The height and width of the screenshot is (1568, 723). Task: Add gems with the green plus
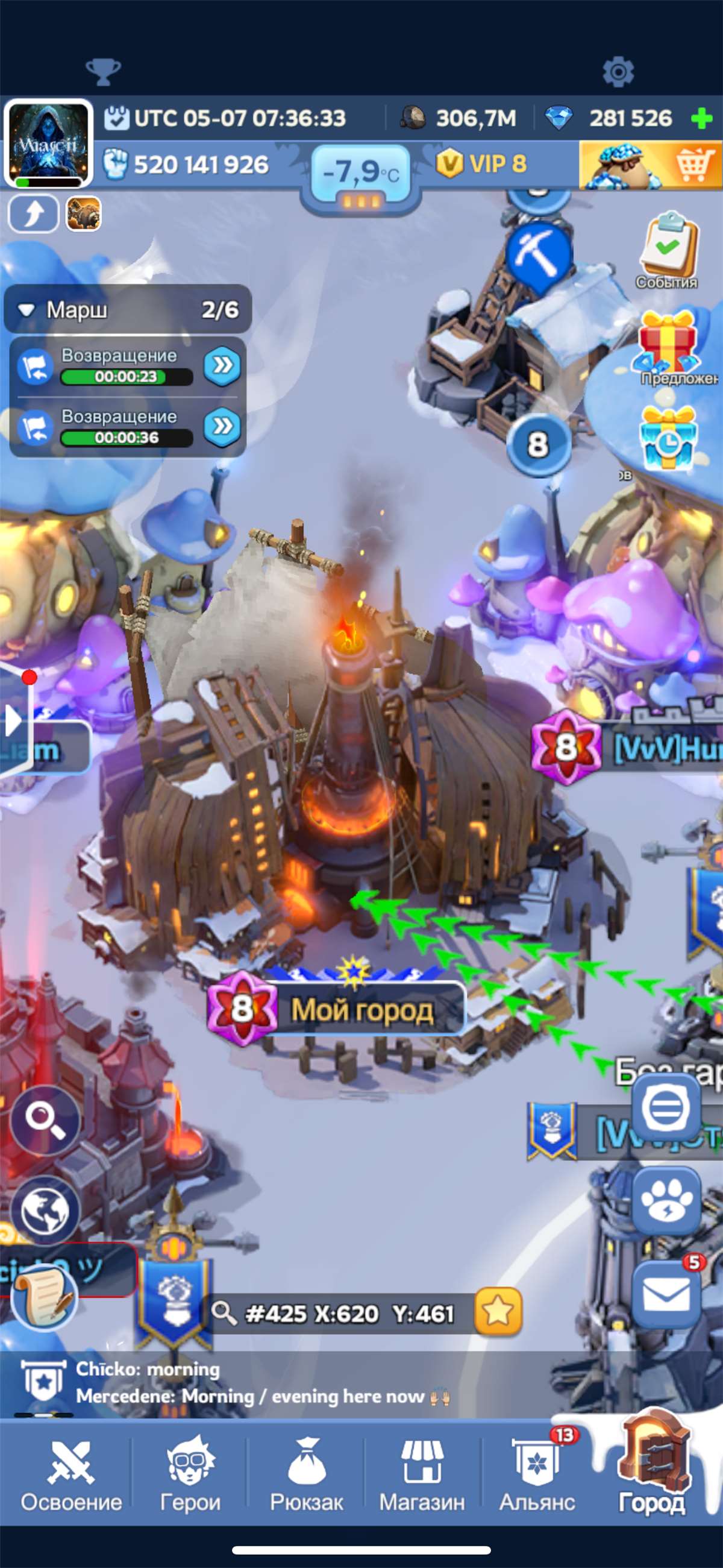tap(702, 118)
